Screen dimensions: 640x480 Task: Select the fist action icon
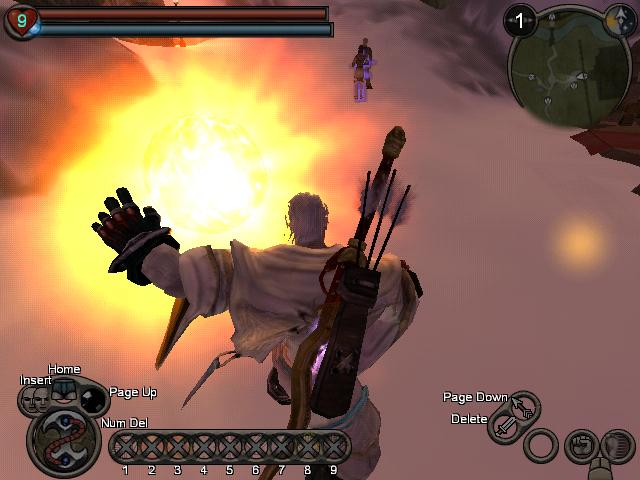click(580, 445)
